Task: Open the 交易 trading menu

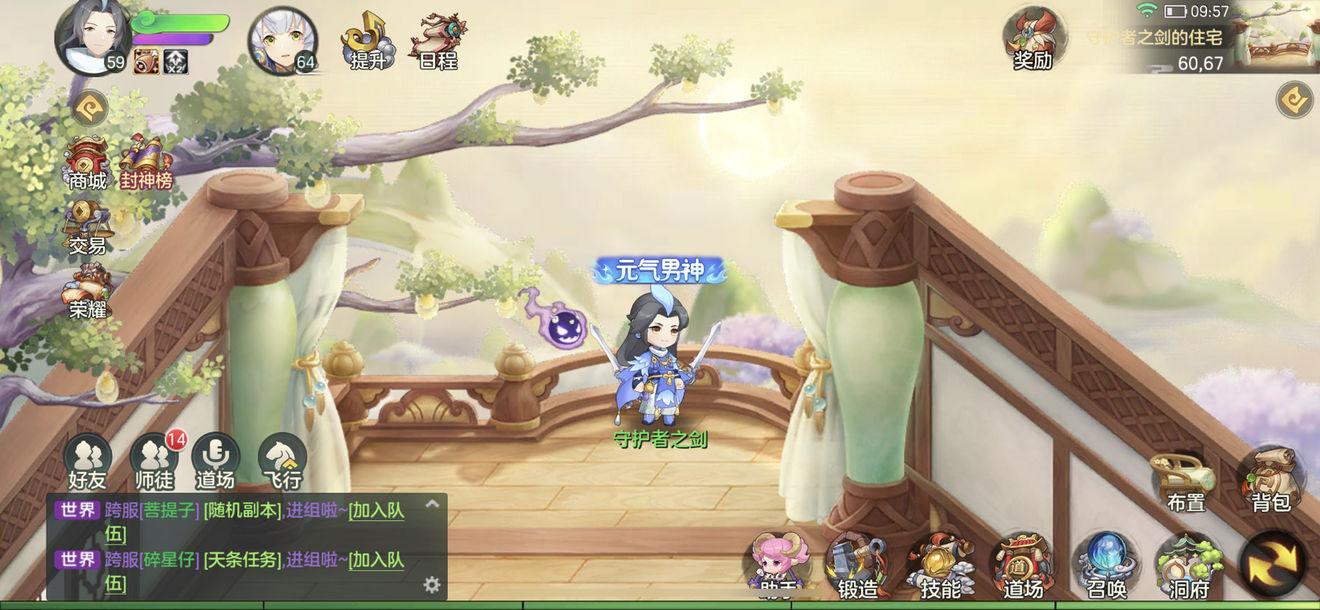Action: [x=87, y=227]
